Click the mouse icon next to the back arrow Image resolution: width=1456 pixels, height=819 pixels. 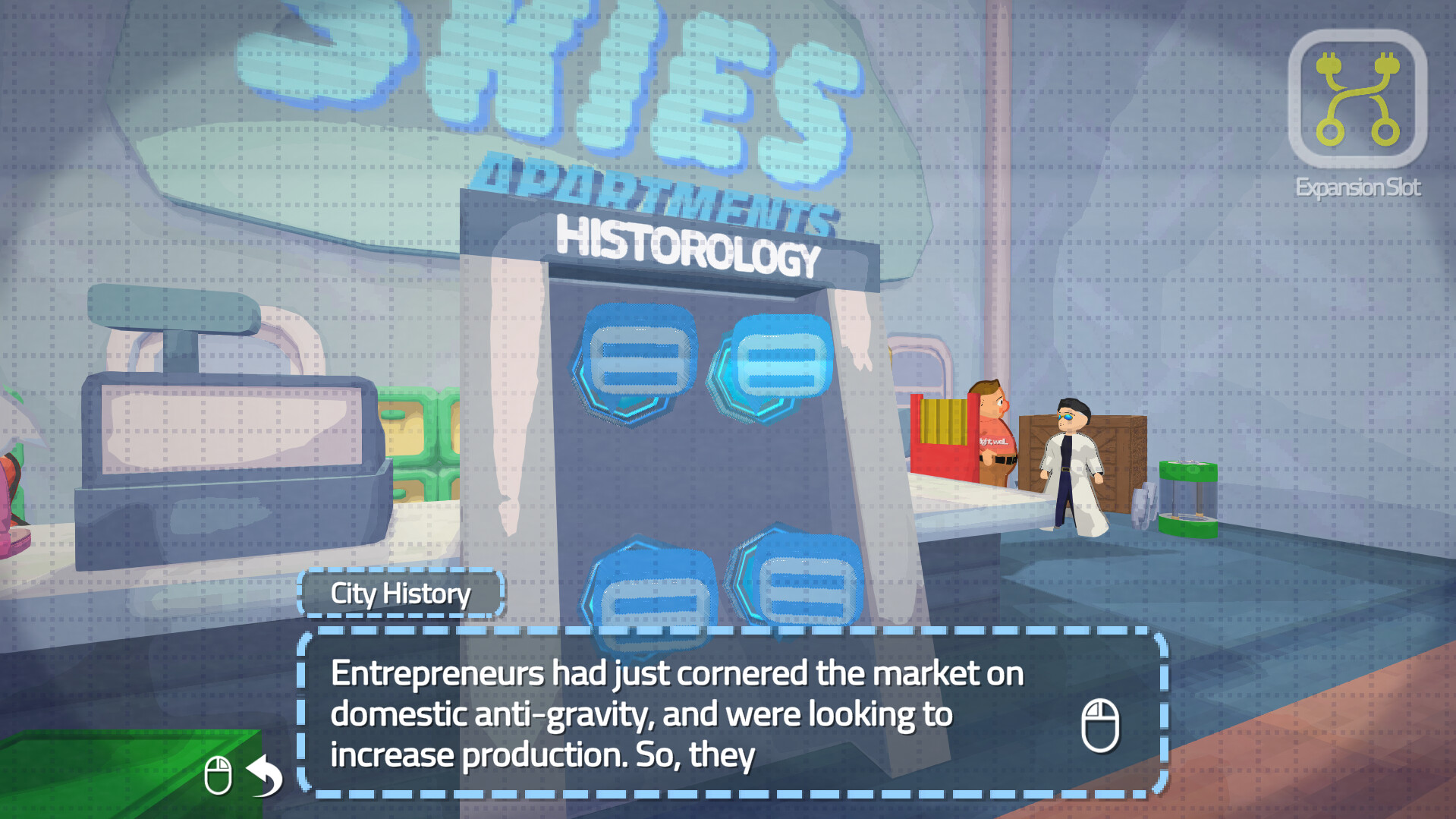pos(219,776)
